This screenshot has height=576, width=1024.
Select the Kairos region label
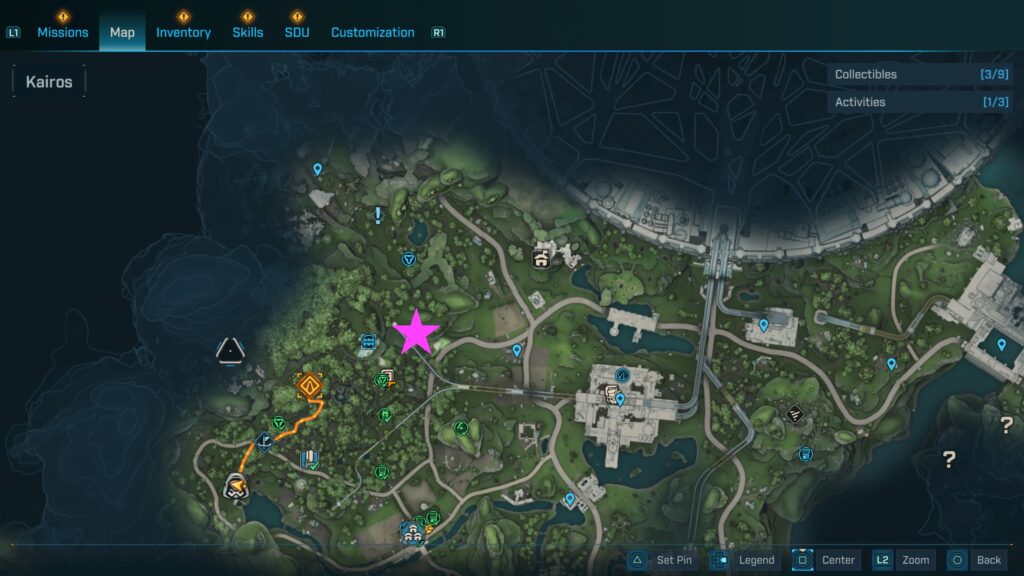click(49, 82)
